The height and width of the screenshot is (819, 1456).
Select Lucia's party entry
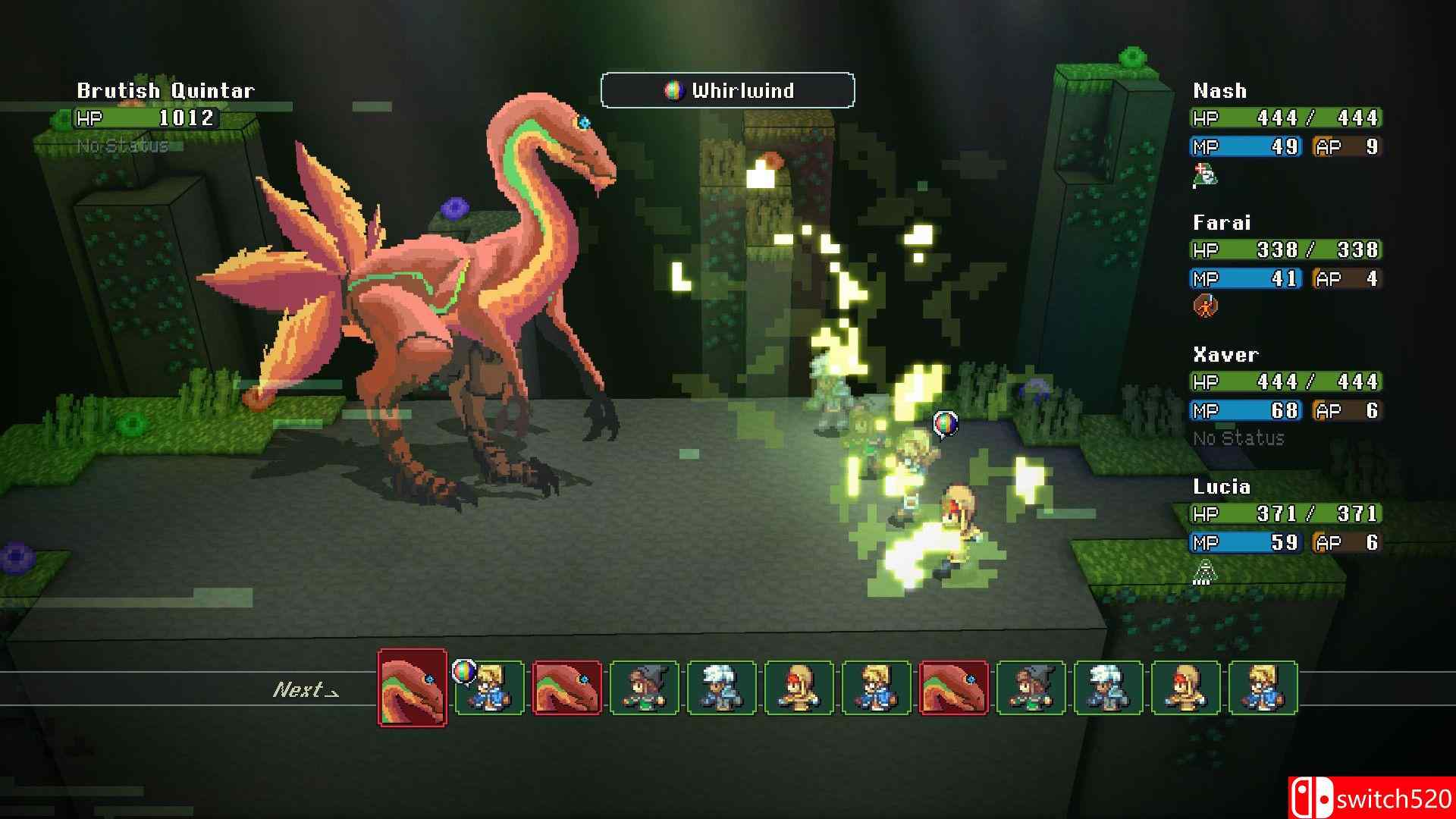1221,487
